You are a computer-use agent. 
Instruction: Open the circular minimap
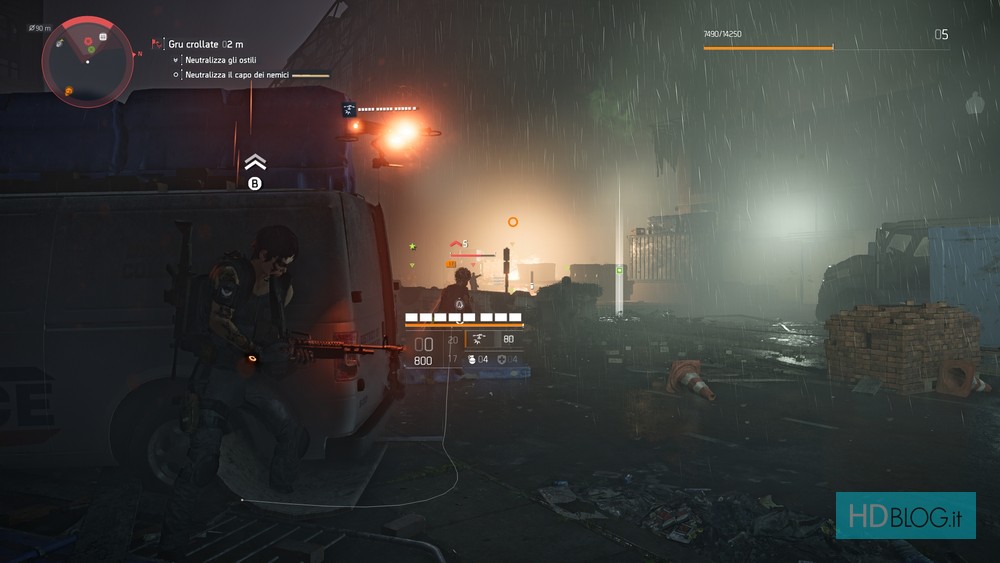tap(87, 61)
